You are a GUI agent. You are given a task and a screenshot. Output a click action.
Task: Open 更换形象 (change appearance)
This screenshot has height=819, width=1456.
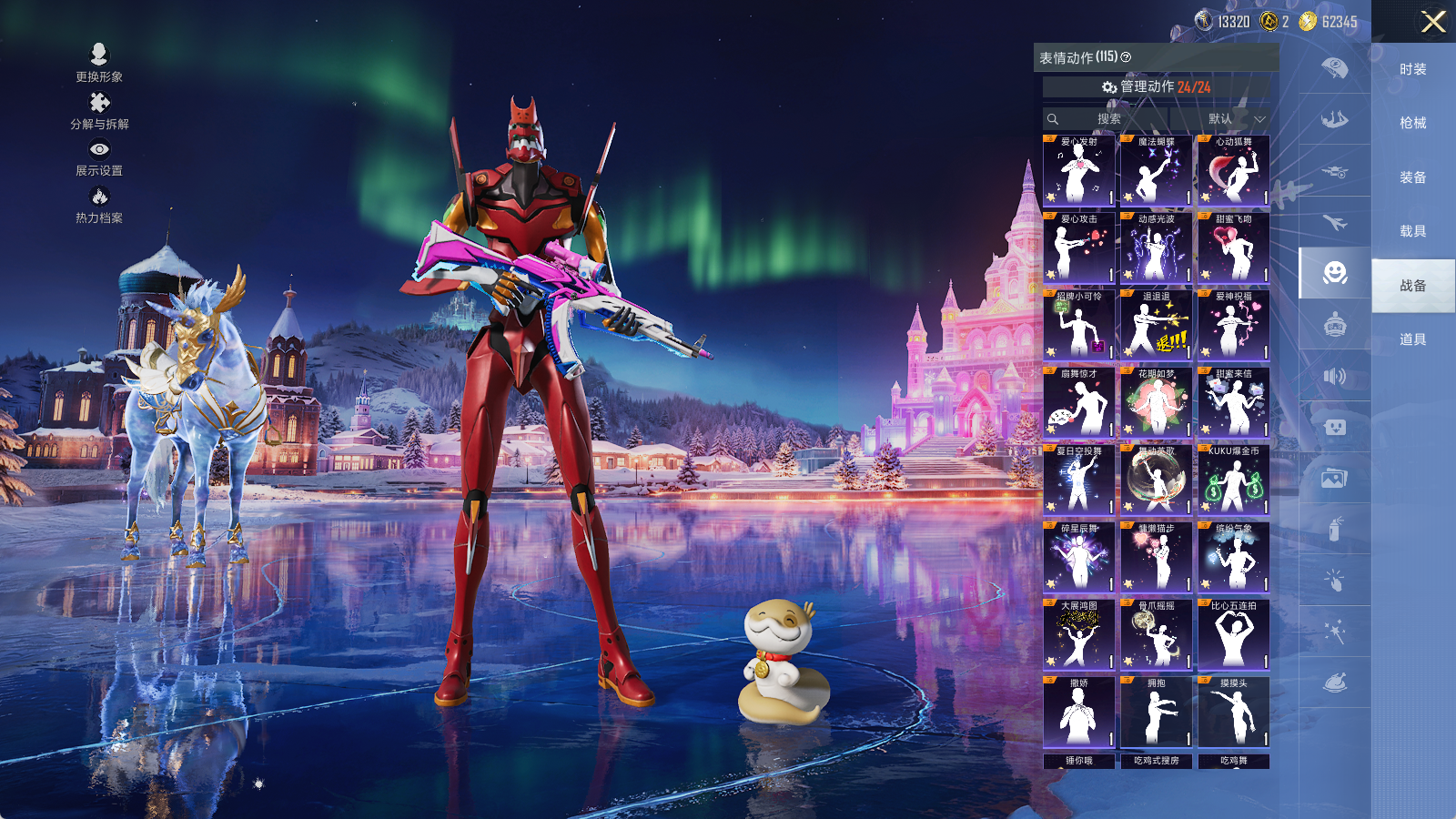click(99, 62)
